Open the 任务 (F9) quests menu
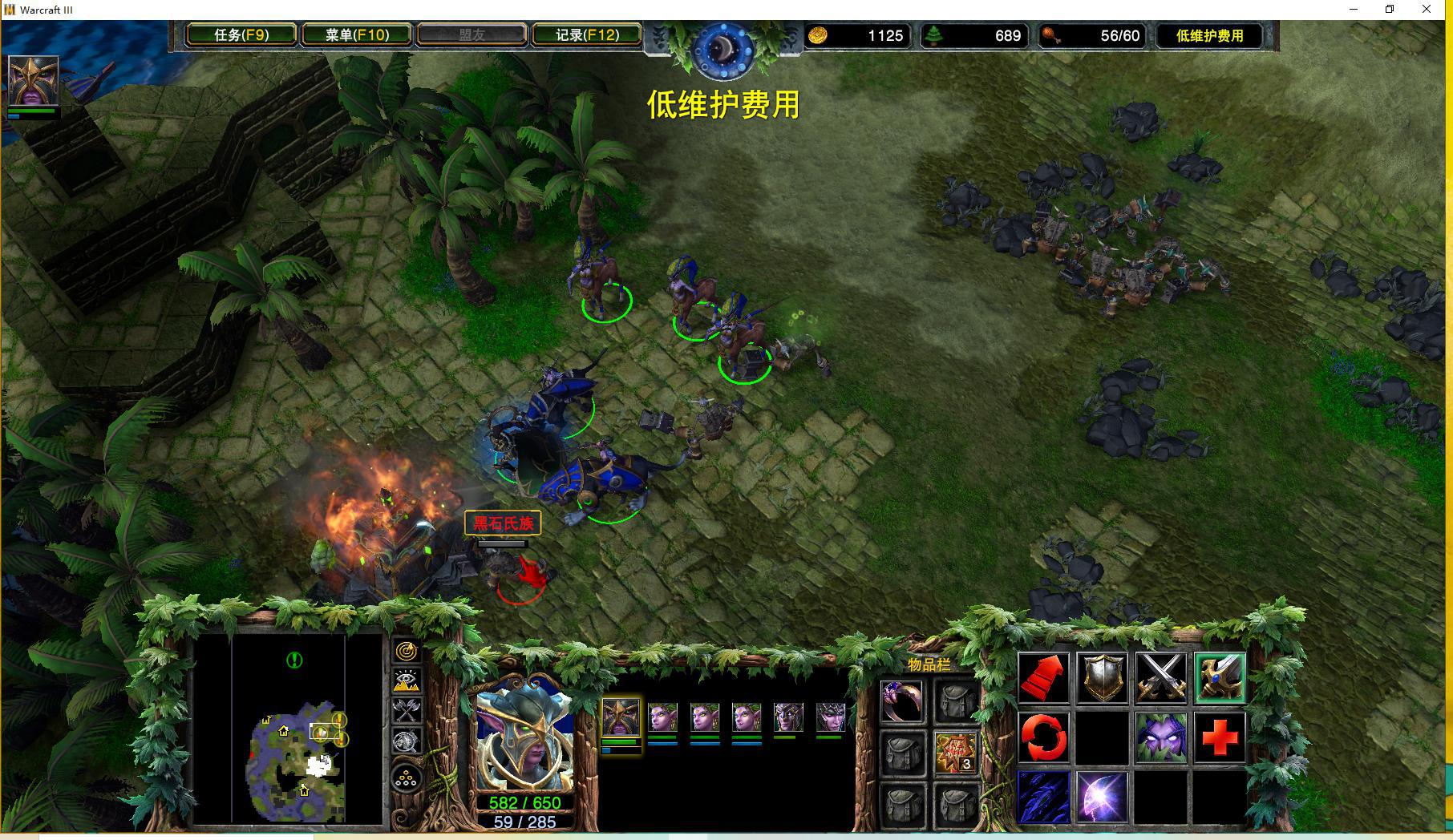Screen dimensions: 1453x840 click(x=241, y=35)
